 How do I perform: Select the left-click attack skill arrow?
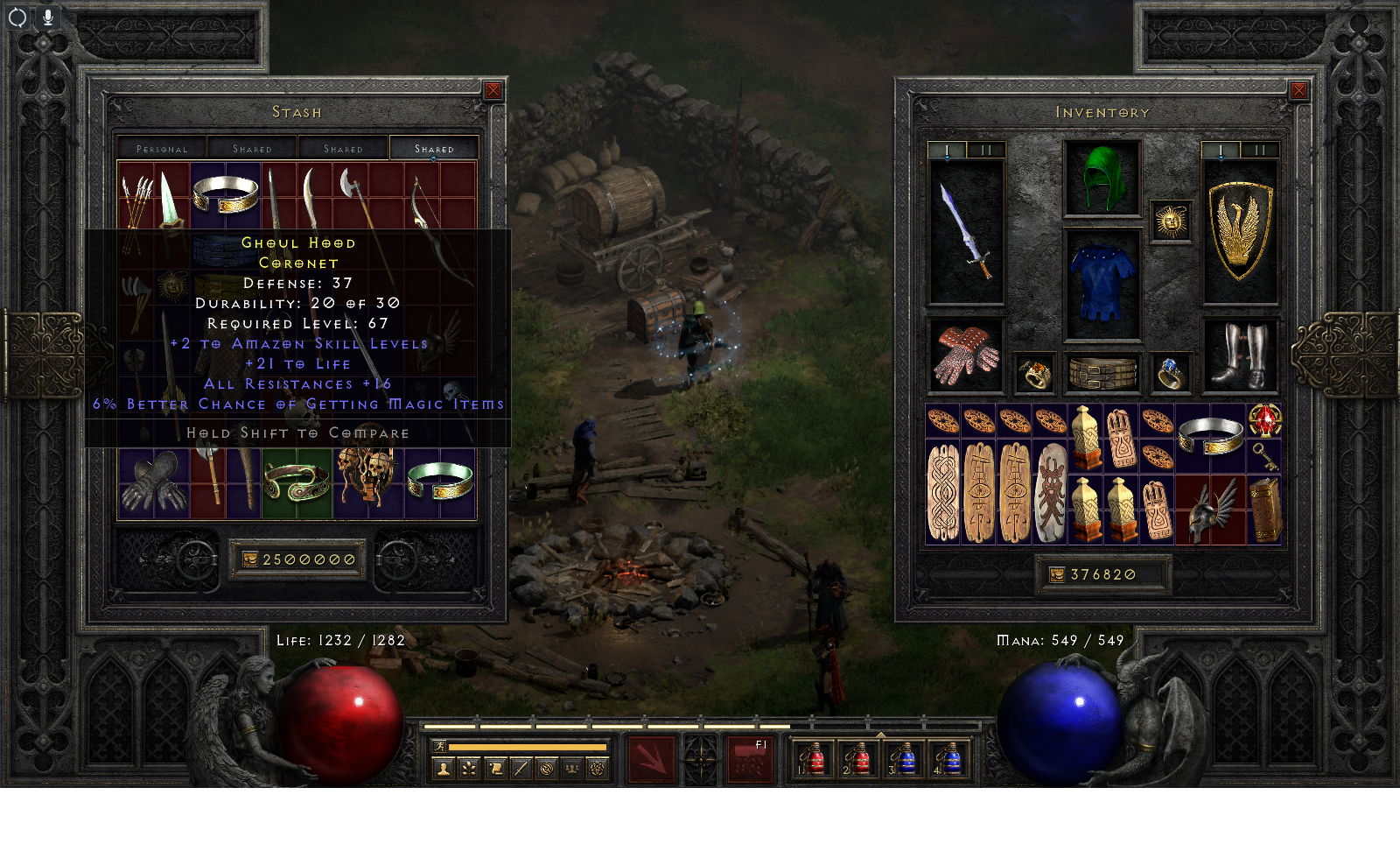651,759
